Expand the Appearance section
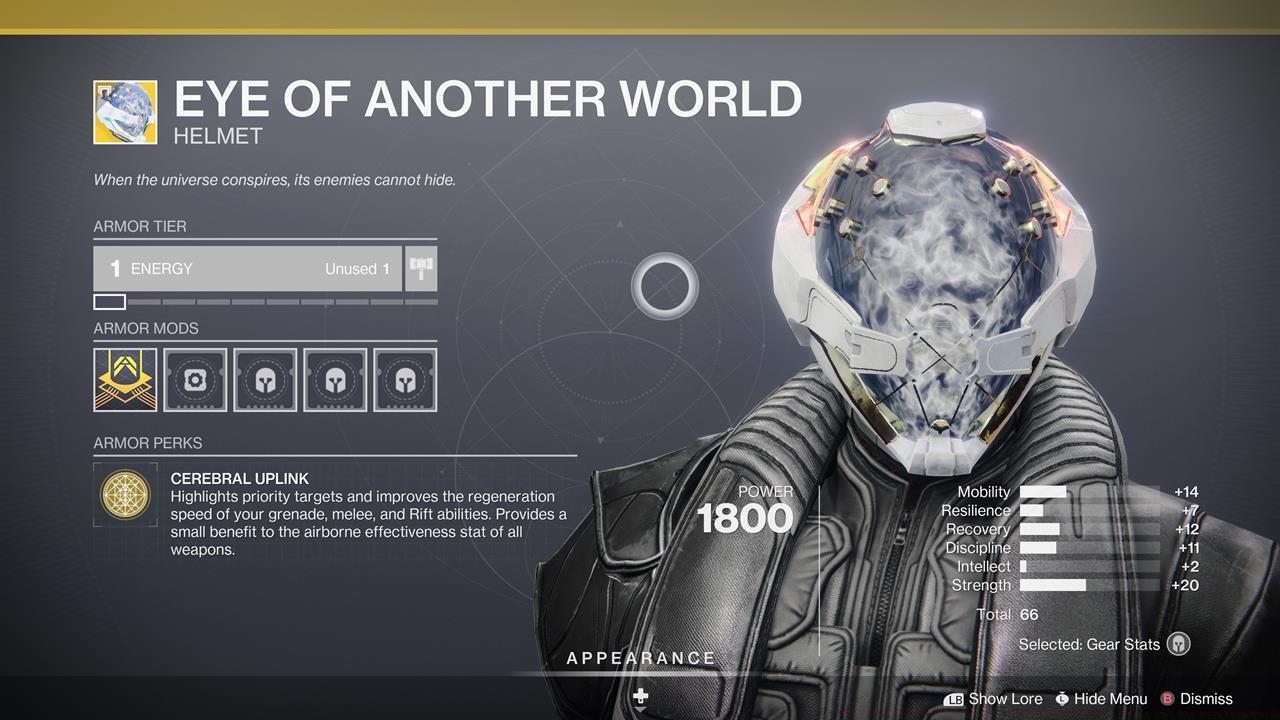The height and width of the screenshot is (720, 1280). 641,659
